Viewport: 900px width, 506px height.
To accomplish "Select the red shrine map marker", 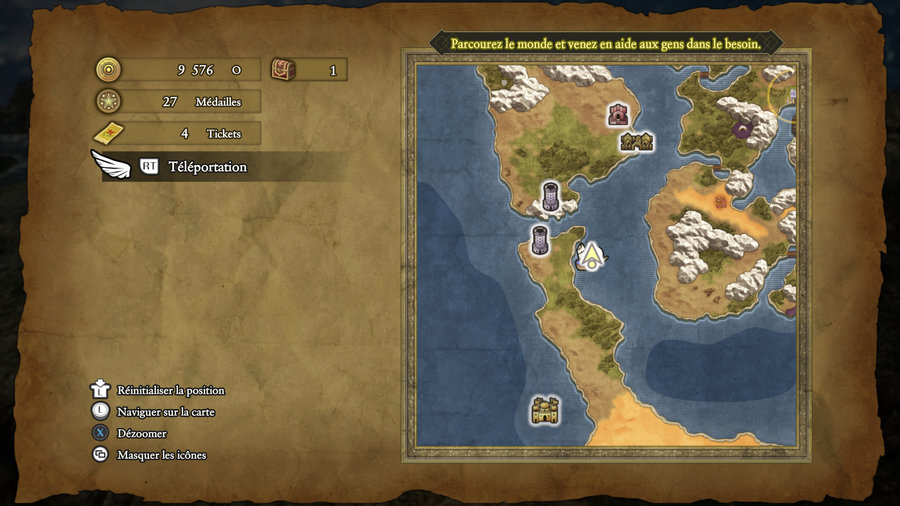I will pos(618,114).
